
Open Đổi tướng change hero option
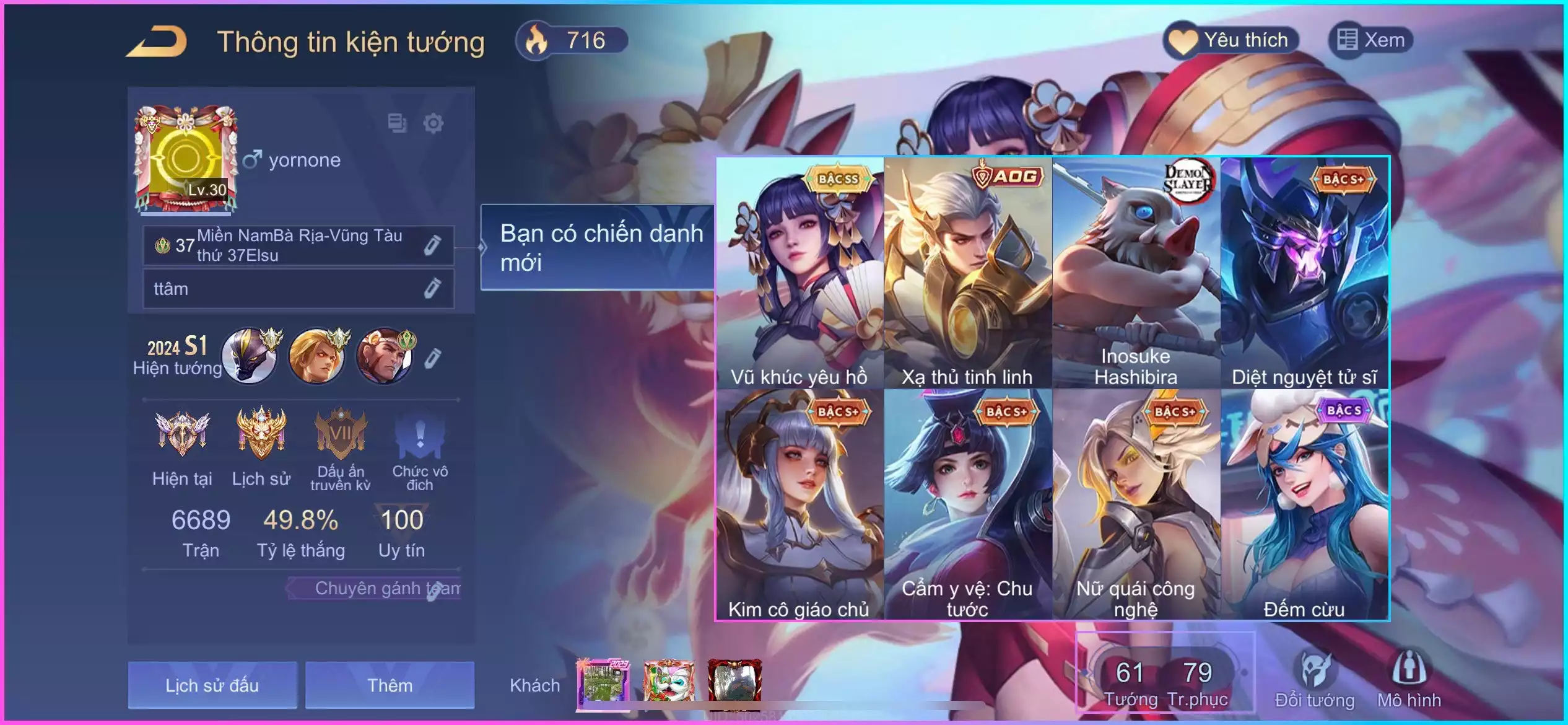point(1314,679)
